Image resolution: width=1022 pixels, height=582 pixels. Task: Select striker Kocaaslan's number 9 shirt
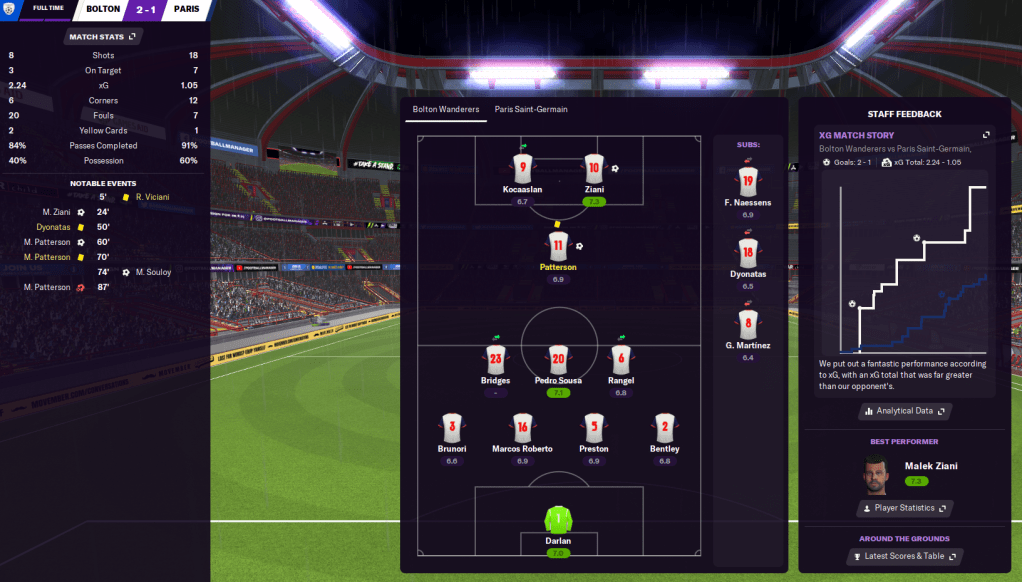click(x=522, y=168)
